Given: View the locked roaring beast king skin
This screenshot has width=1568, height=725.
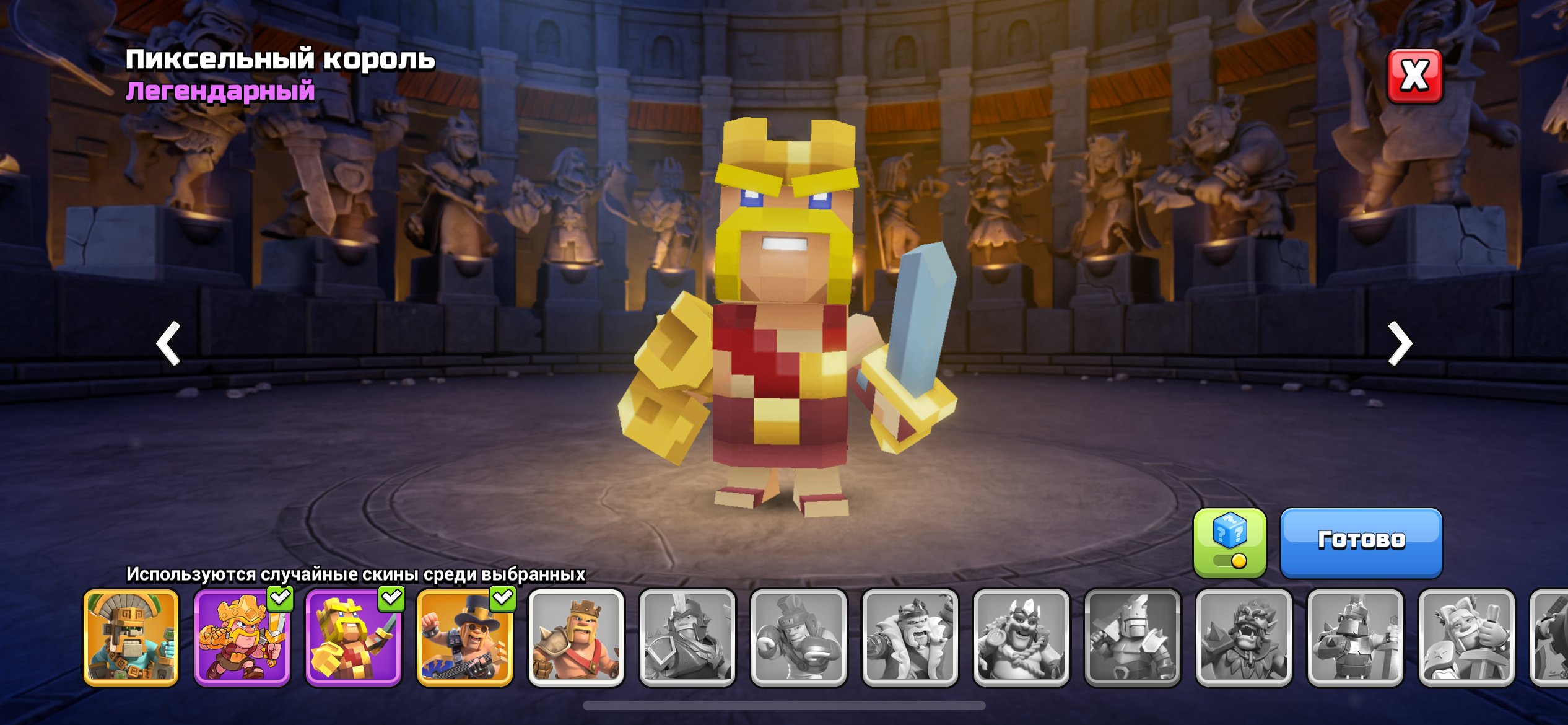Looking at the screenshot, I should (1244, 638).
